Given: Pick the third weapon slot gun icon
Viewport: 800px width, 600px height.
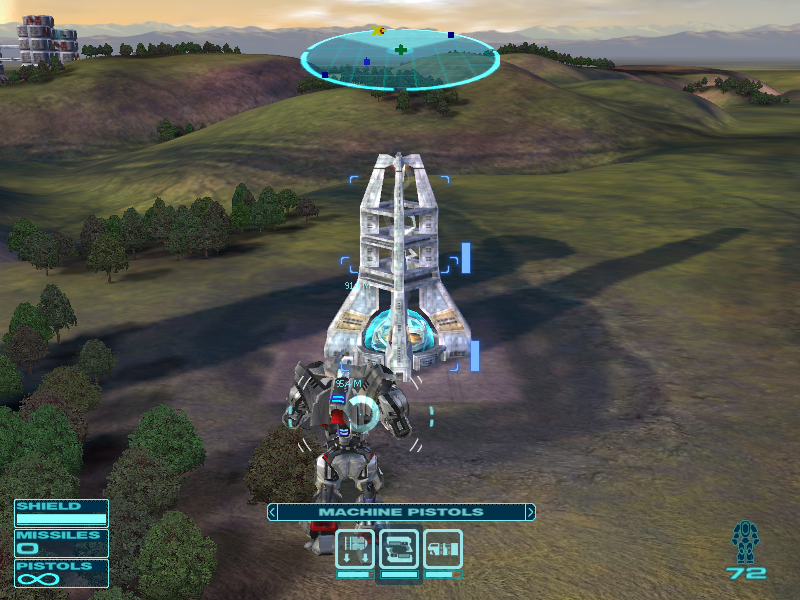Looking at the screenshot, I should pos(443,548).
